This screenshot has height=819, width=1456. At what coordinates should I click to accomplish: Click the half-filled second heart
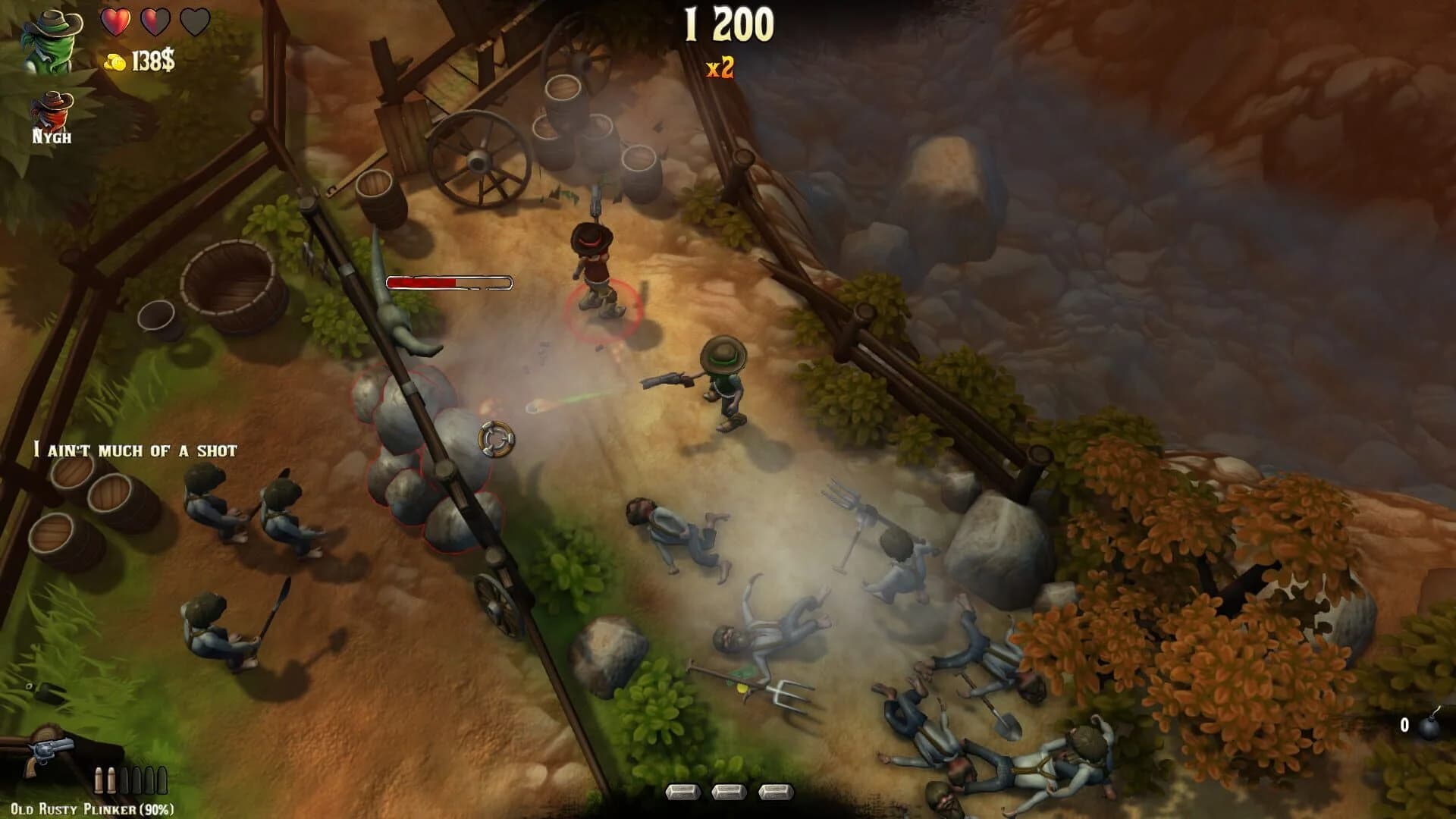[x=155, y=23]
